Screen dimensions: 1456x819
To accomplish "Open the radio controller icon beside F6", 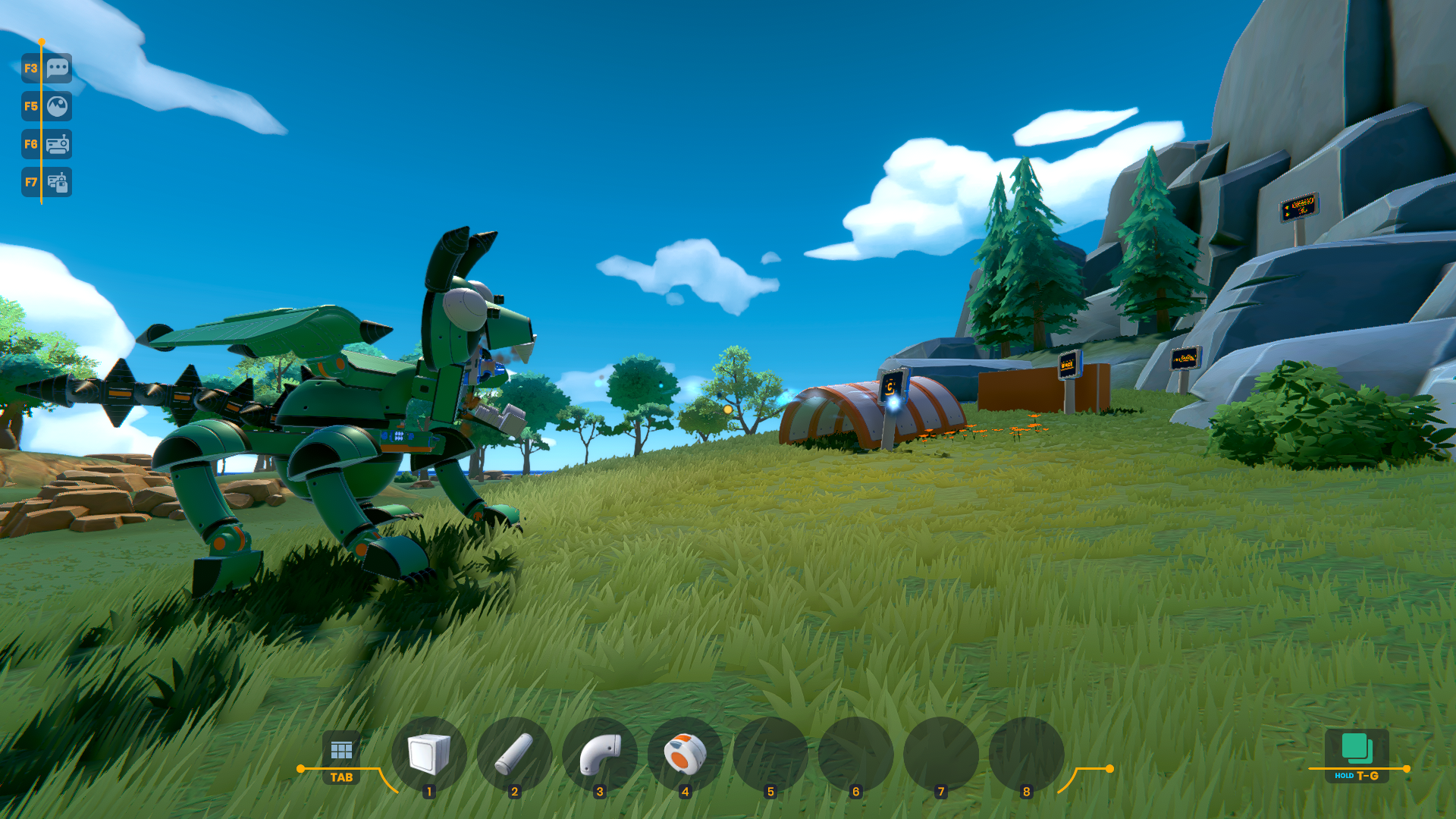I will tap(58, 144).
